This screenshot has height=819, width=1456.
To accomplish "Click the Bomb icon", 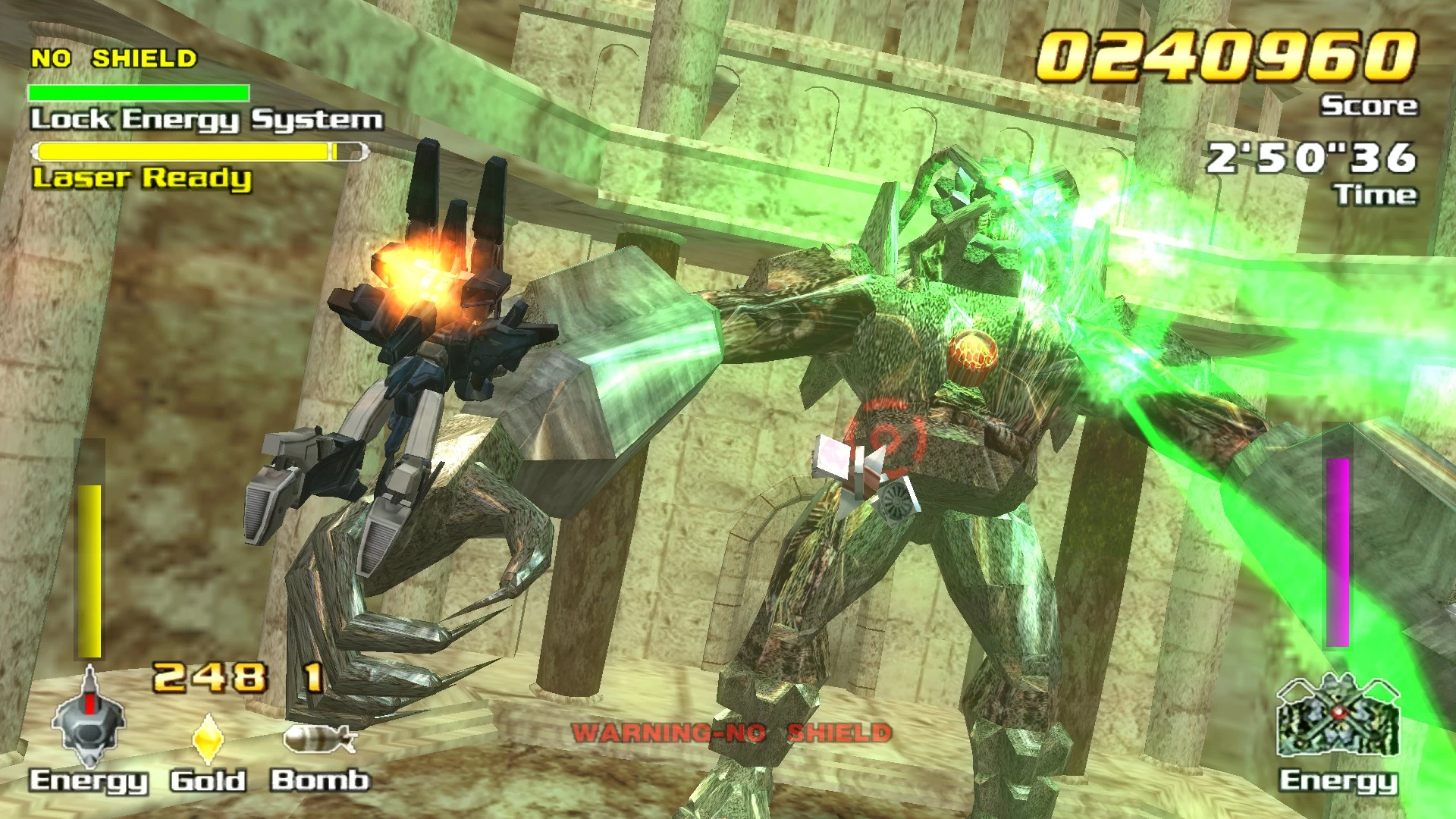I will point(319,739).
